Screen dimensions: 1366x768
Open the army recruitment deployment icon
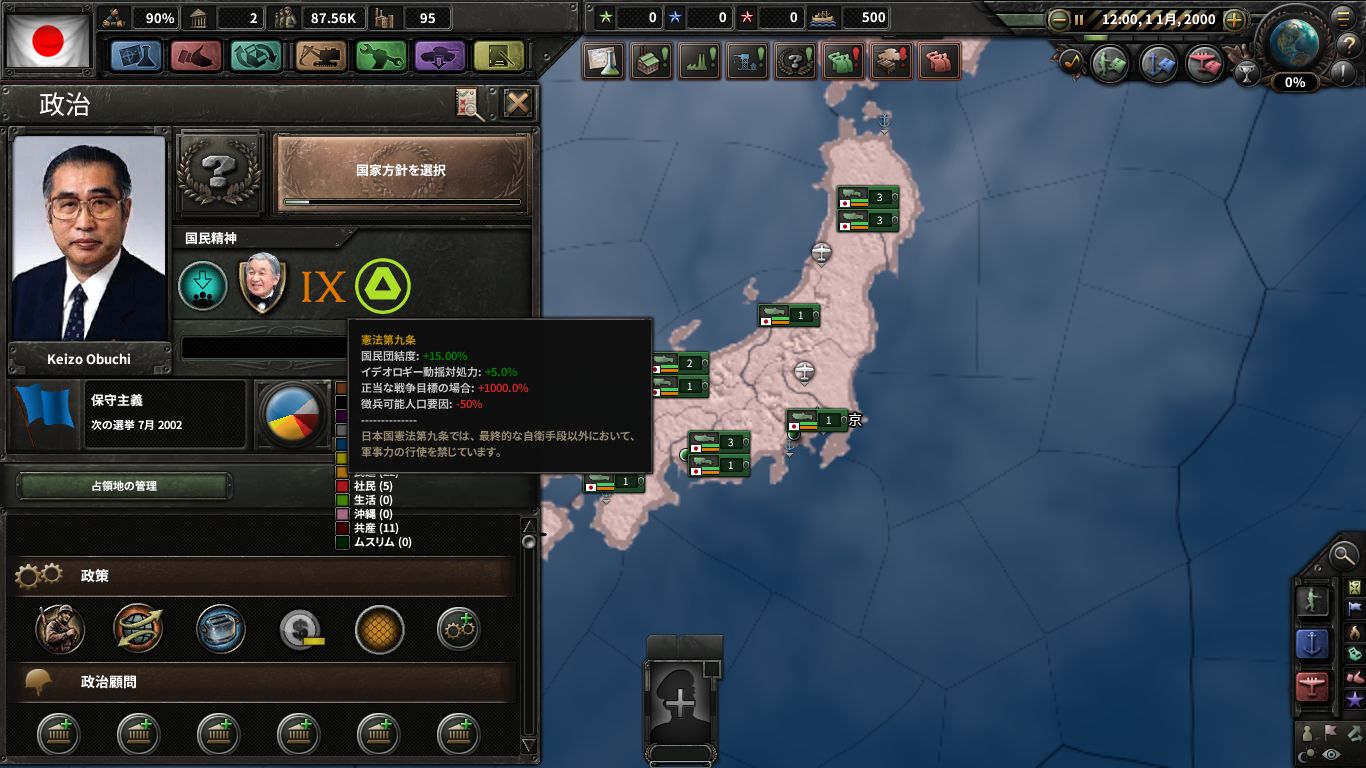pos(1107,62)
